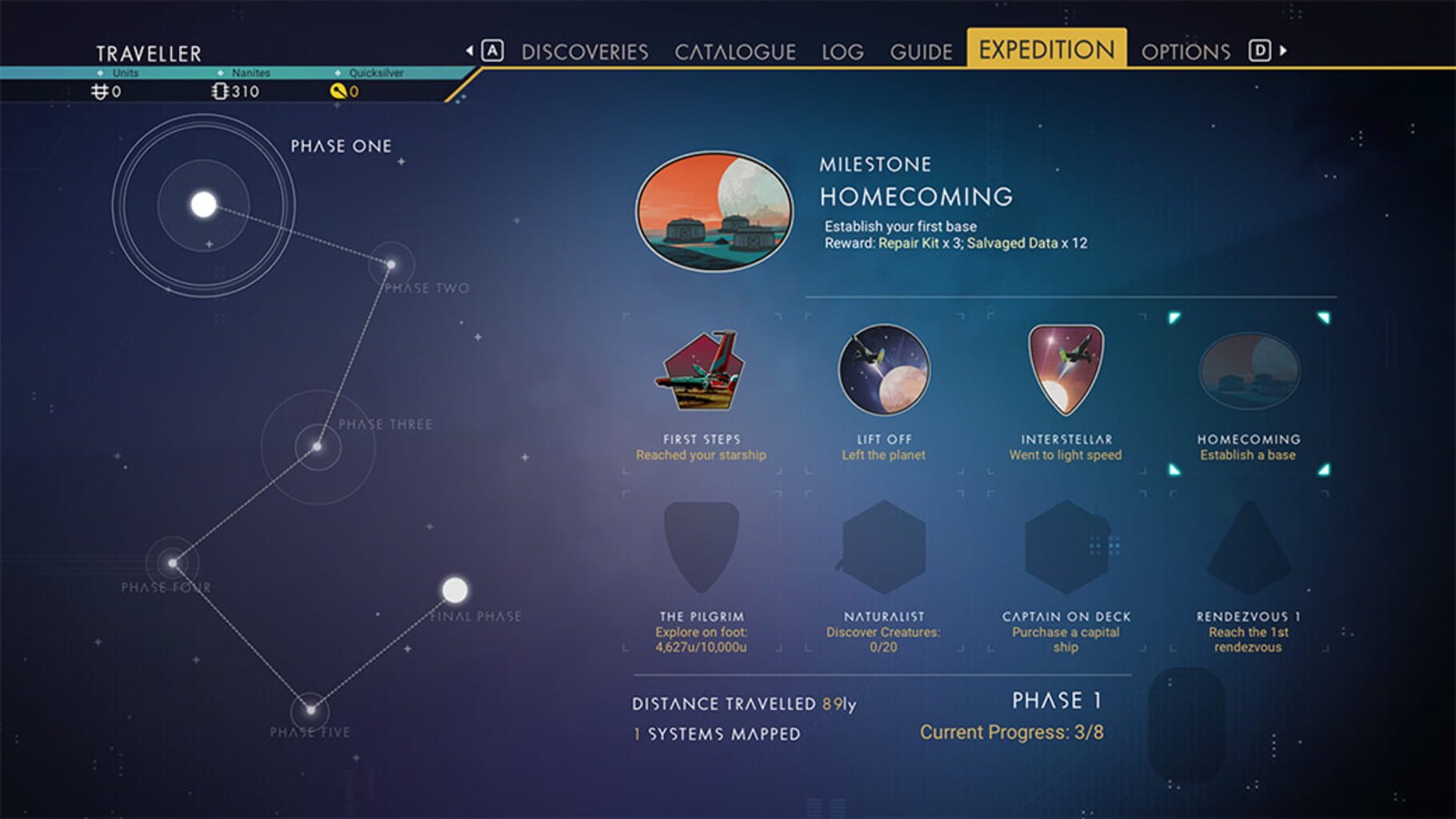Switch to the Options menu
1456x819 pixels.
click(1187, 51)
